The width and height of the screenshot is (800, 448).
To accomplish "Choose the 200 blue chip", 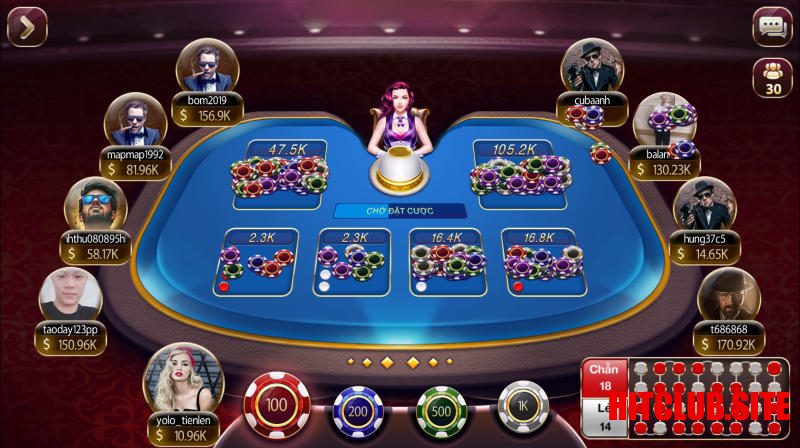I will pyautogui.click(x=358, y=411).
